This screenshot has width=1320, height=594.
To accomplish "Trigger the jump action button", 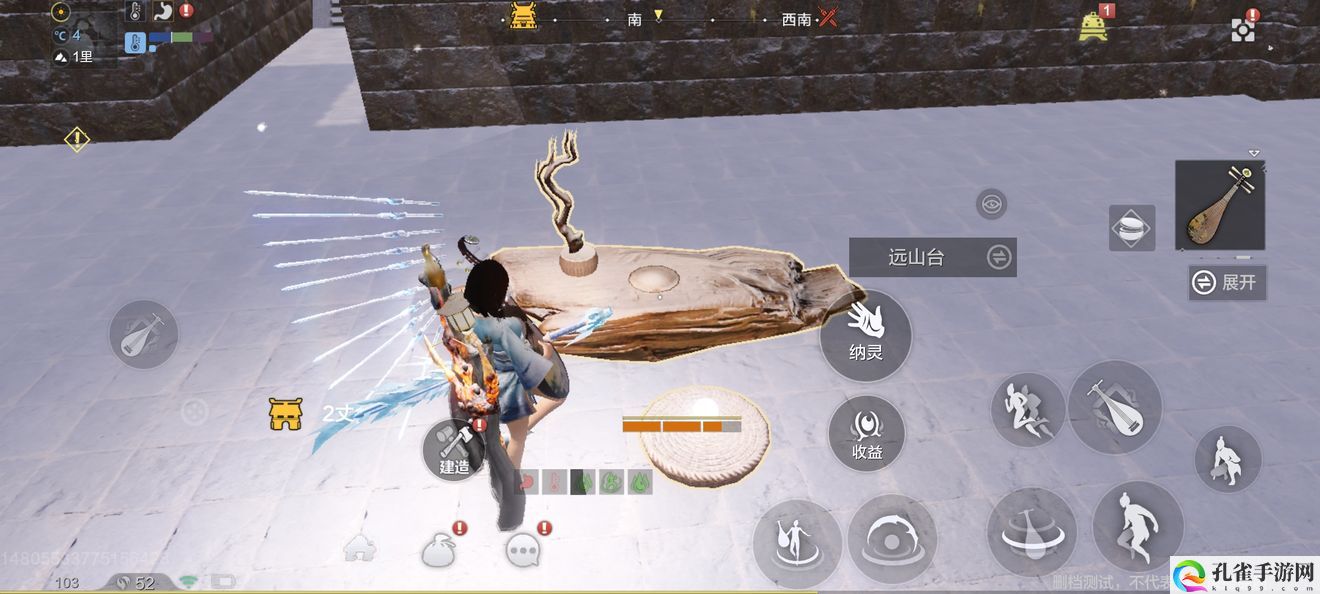I will (1137, 527).
